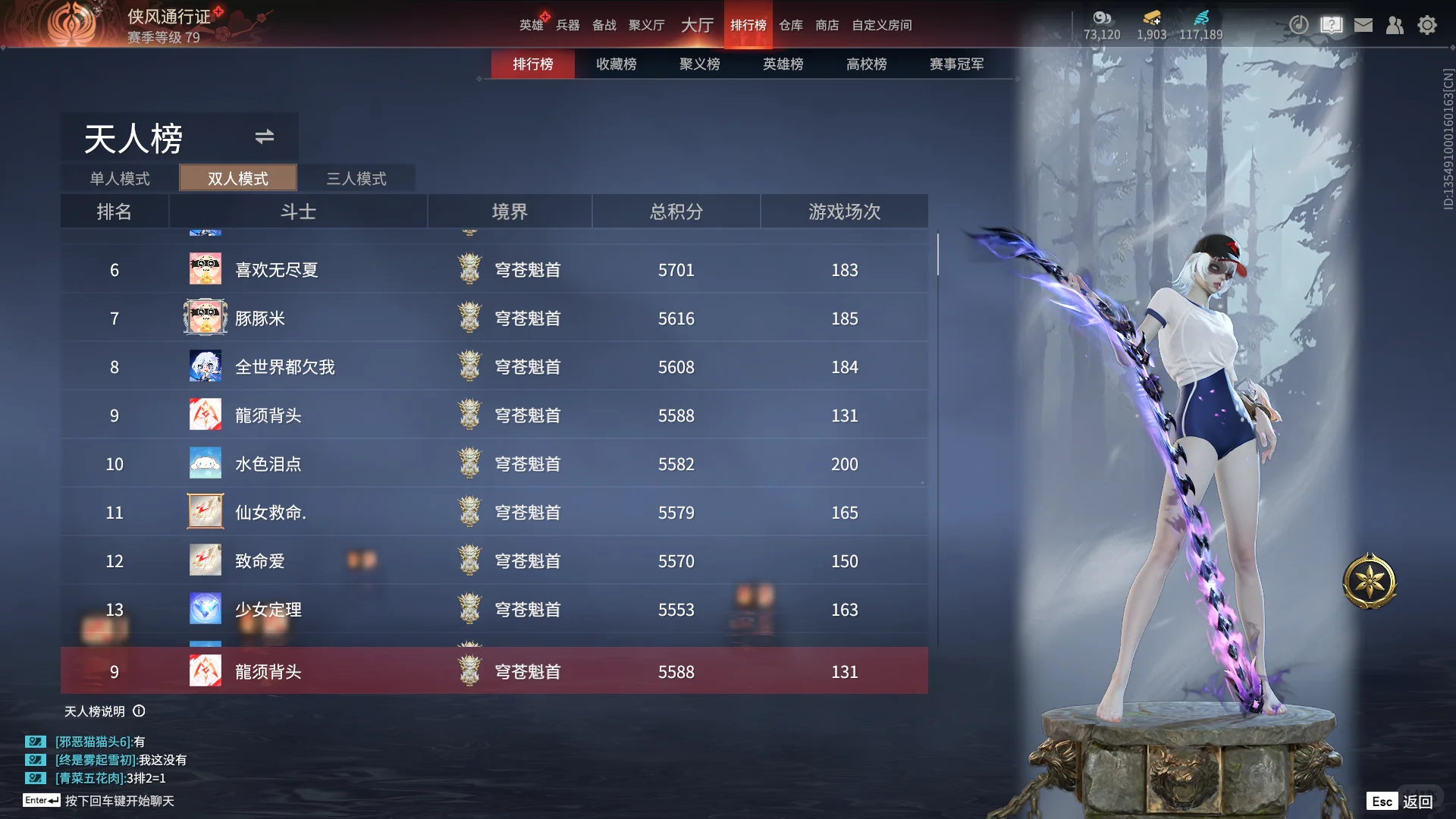Switch to 三人模式

tap(356, 178)
